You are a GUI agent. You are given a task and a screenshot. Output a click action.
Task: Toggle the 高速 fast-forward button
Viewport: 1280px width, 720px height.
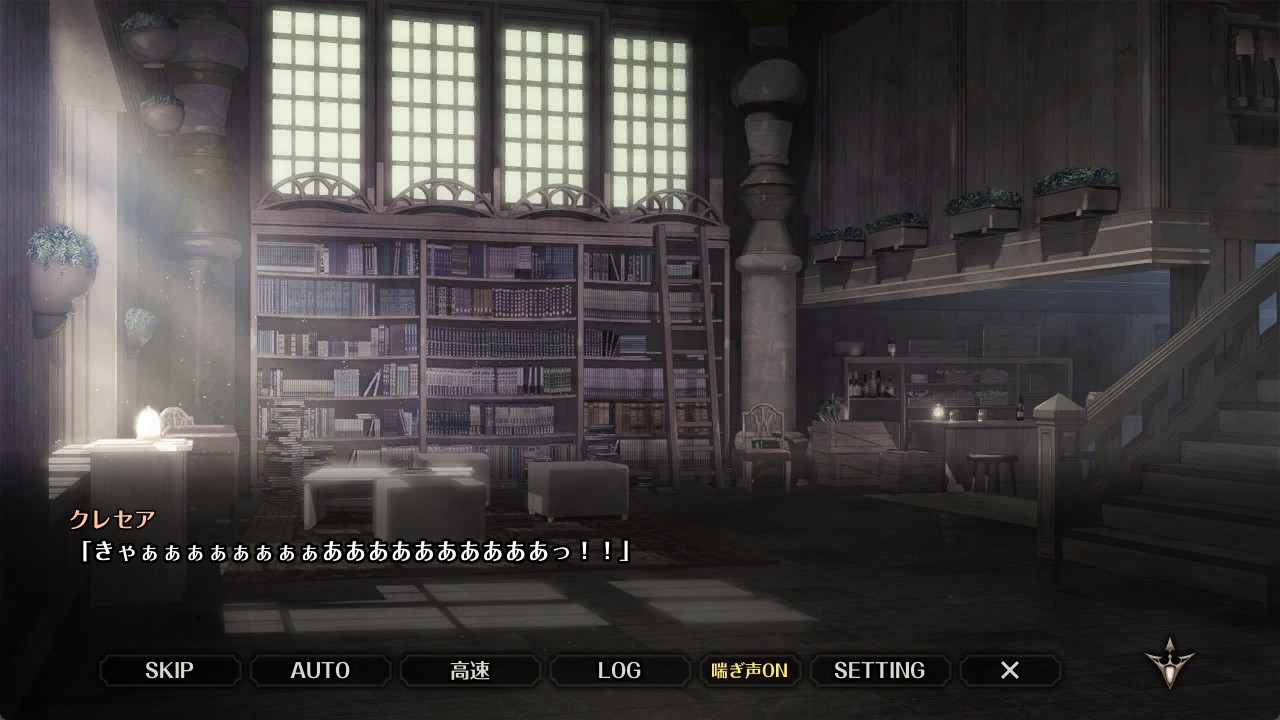coord(470,670)
